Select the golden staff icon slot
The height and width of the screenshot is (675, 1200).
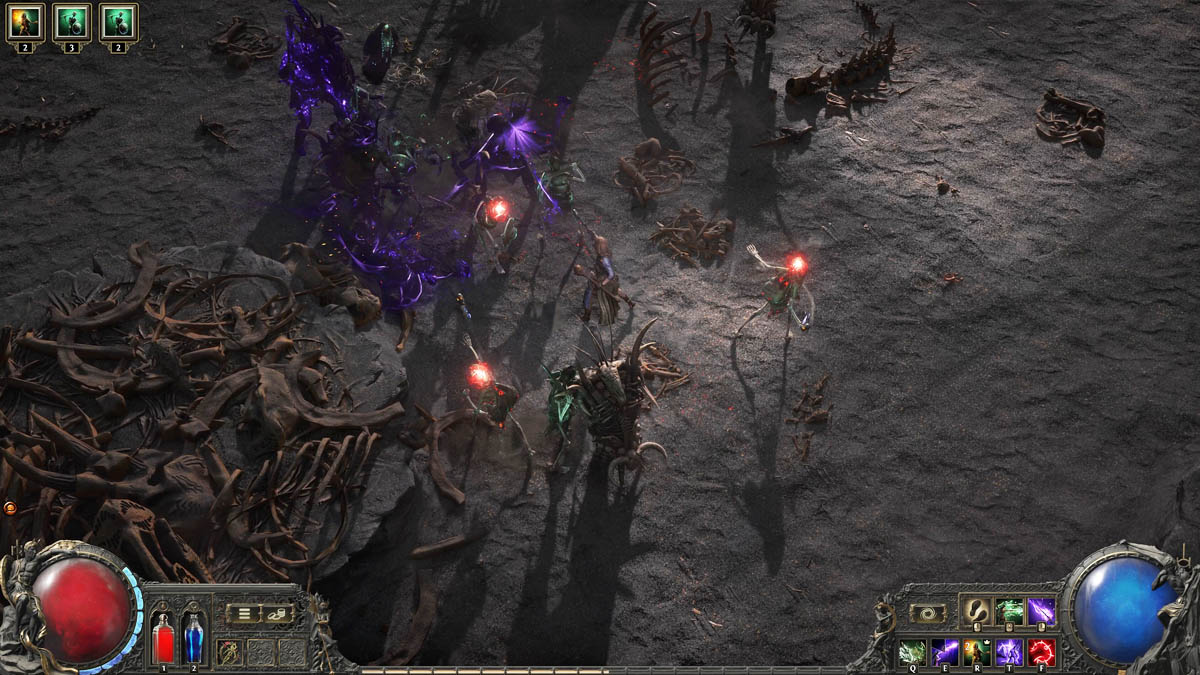pos(228,652)
